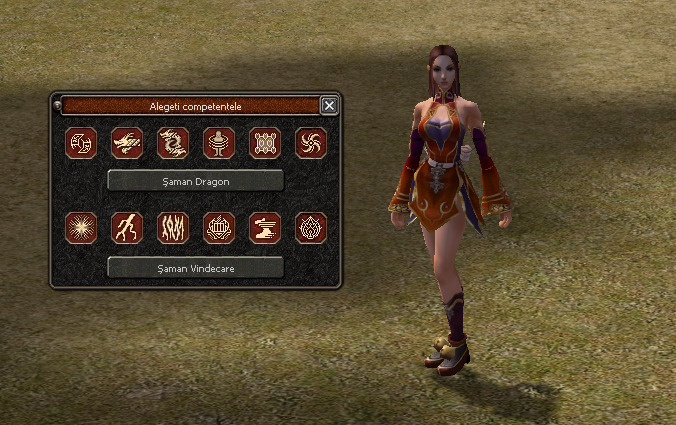Select the coiled serpent dragon skill icon
The width and height of the screenshot is (676, 425).
[173, 143]
